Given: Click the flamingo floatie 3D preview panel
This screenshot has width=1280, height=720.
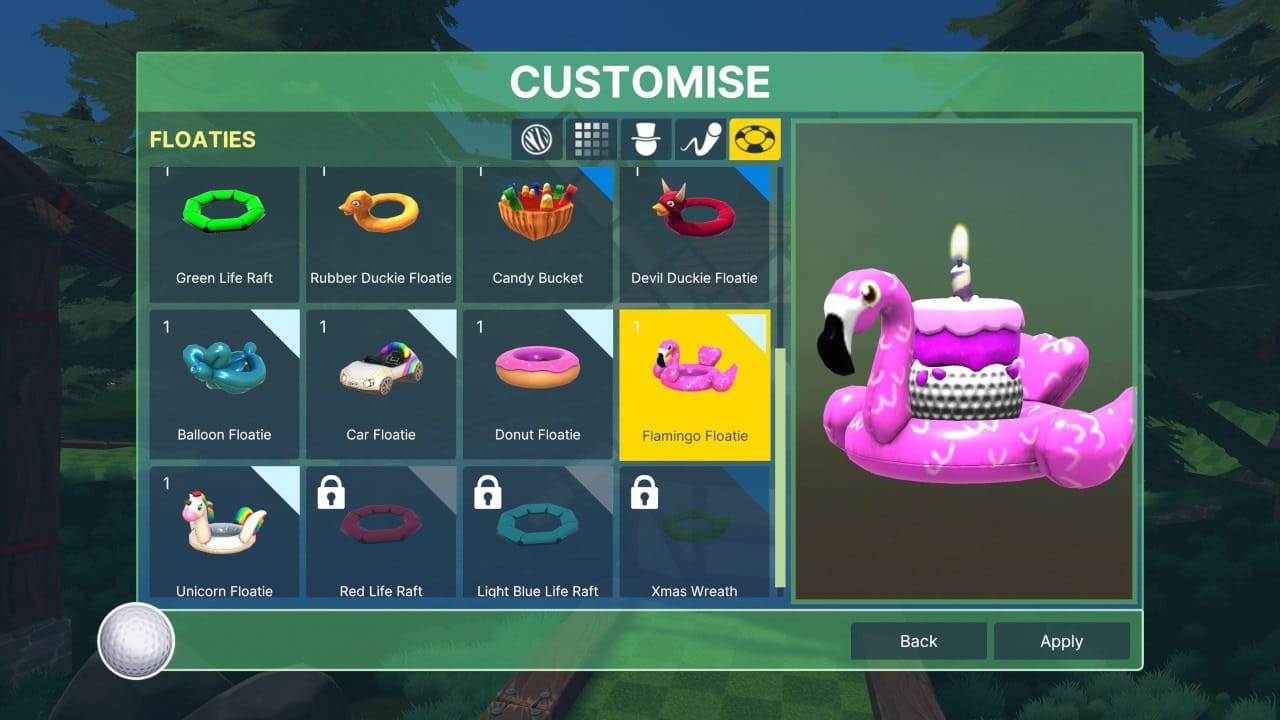Looking at the screenshot, I should point(963,360).
